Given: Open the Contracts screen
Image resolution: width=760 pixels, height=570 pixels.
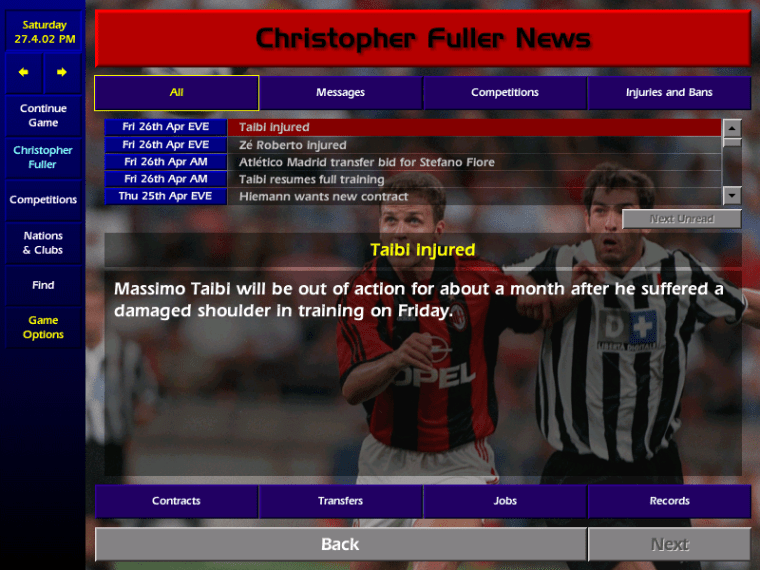Looking at the screenshot, I should 177,501.
